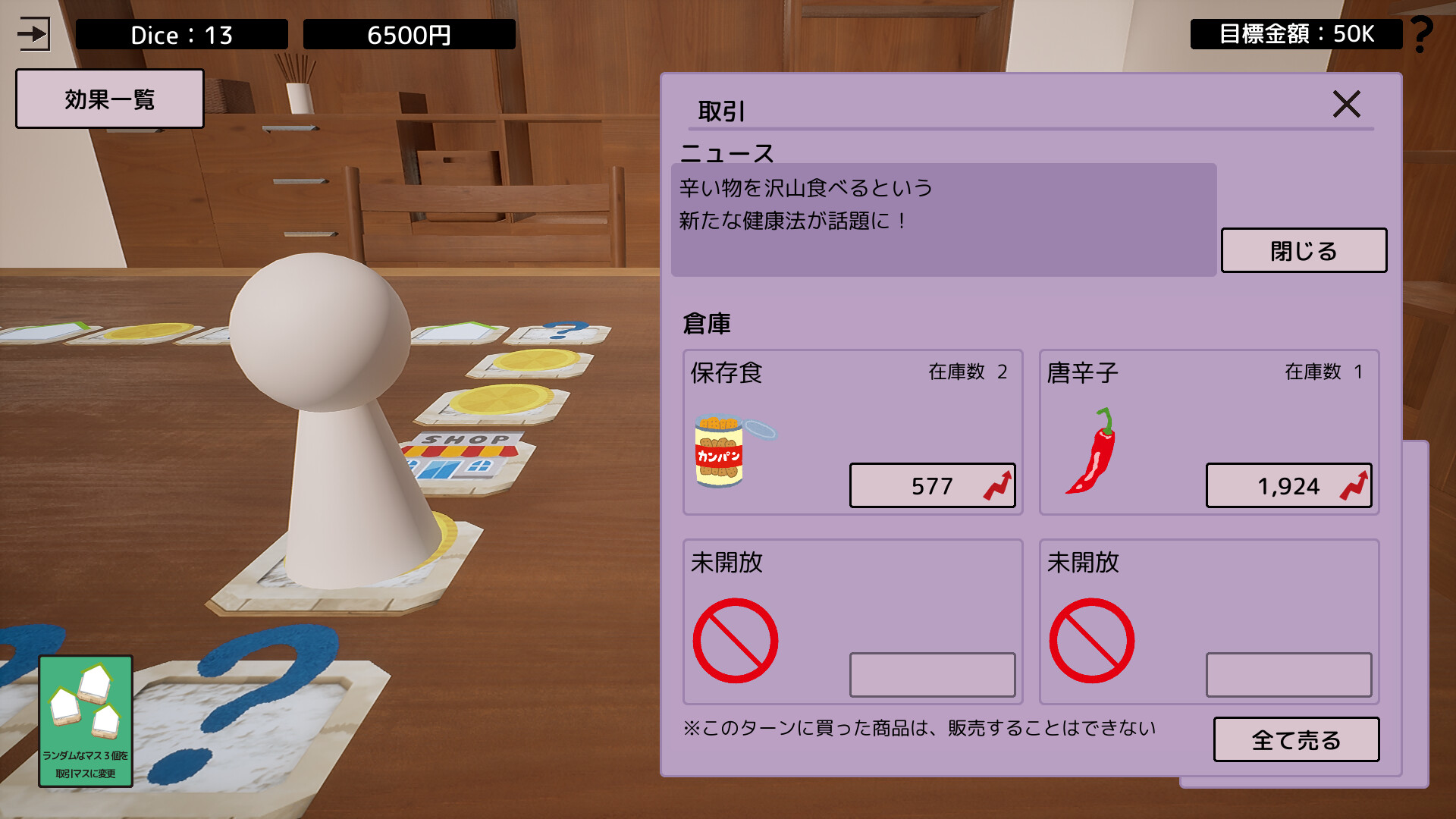Click the left locked slot's prohibition icon
1456x819 pixels.
coord(734,639)
